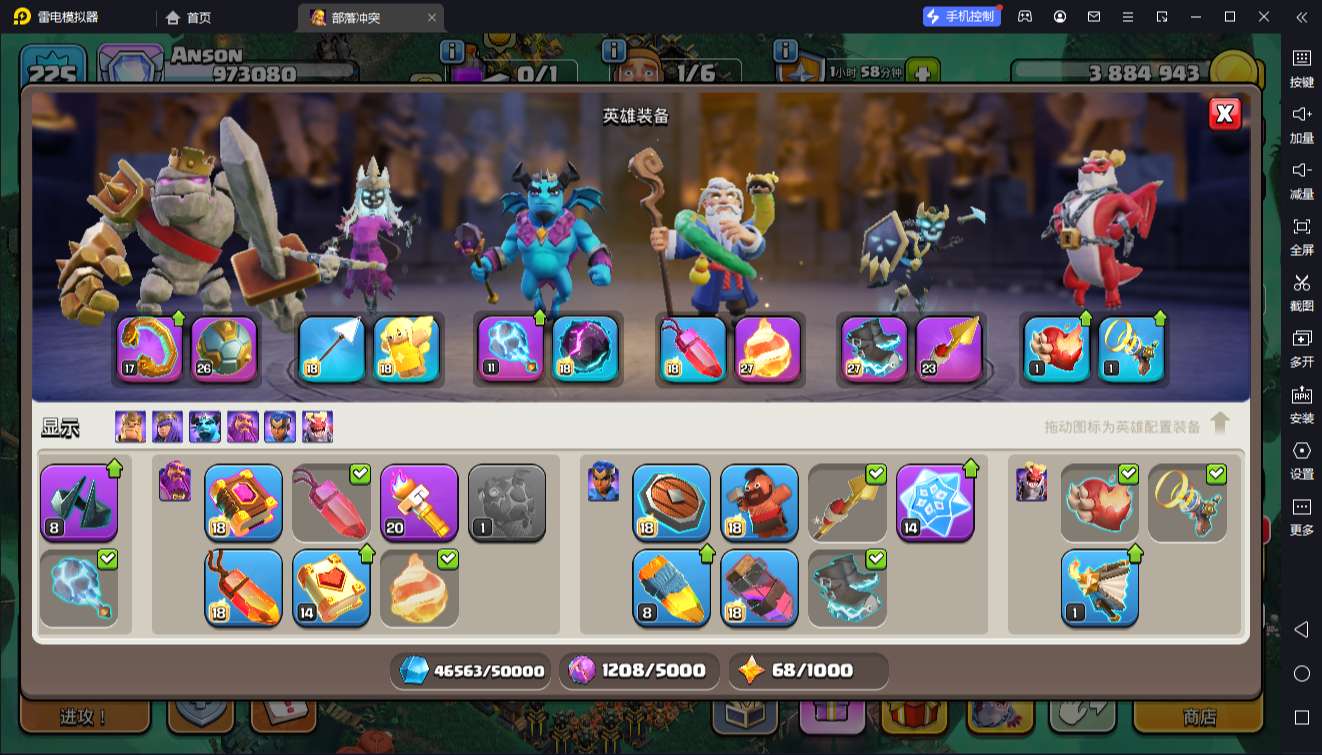Select the level 14 Healing Tome equipment
1322x755 pixels.
tap(331, 588)
